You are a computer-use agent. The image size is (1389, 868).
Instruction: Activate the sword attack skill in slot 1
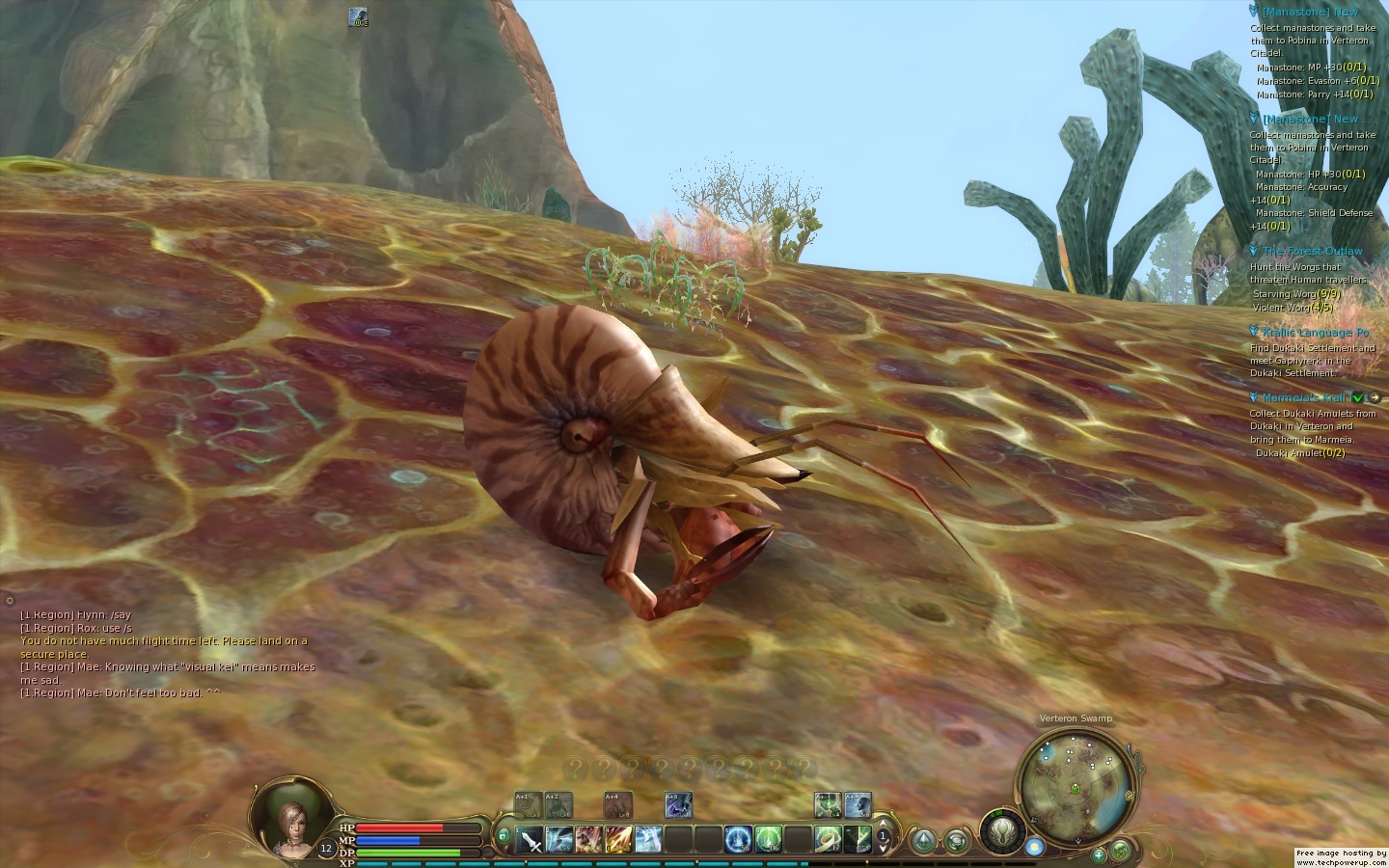tap(531, 840)
